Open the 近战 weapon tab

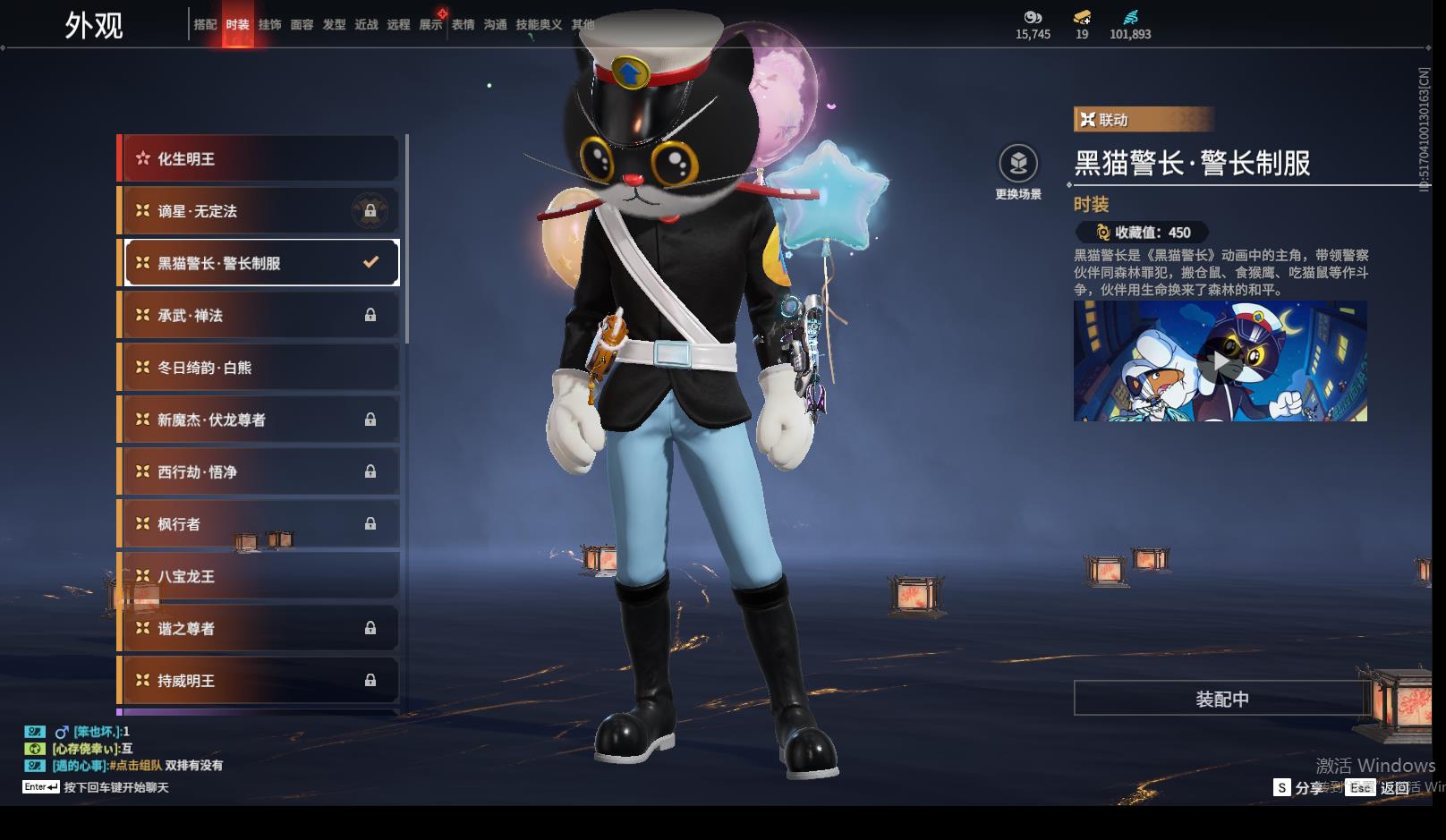[x=366, y=25]
